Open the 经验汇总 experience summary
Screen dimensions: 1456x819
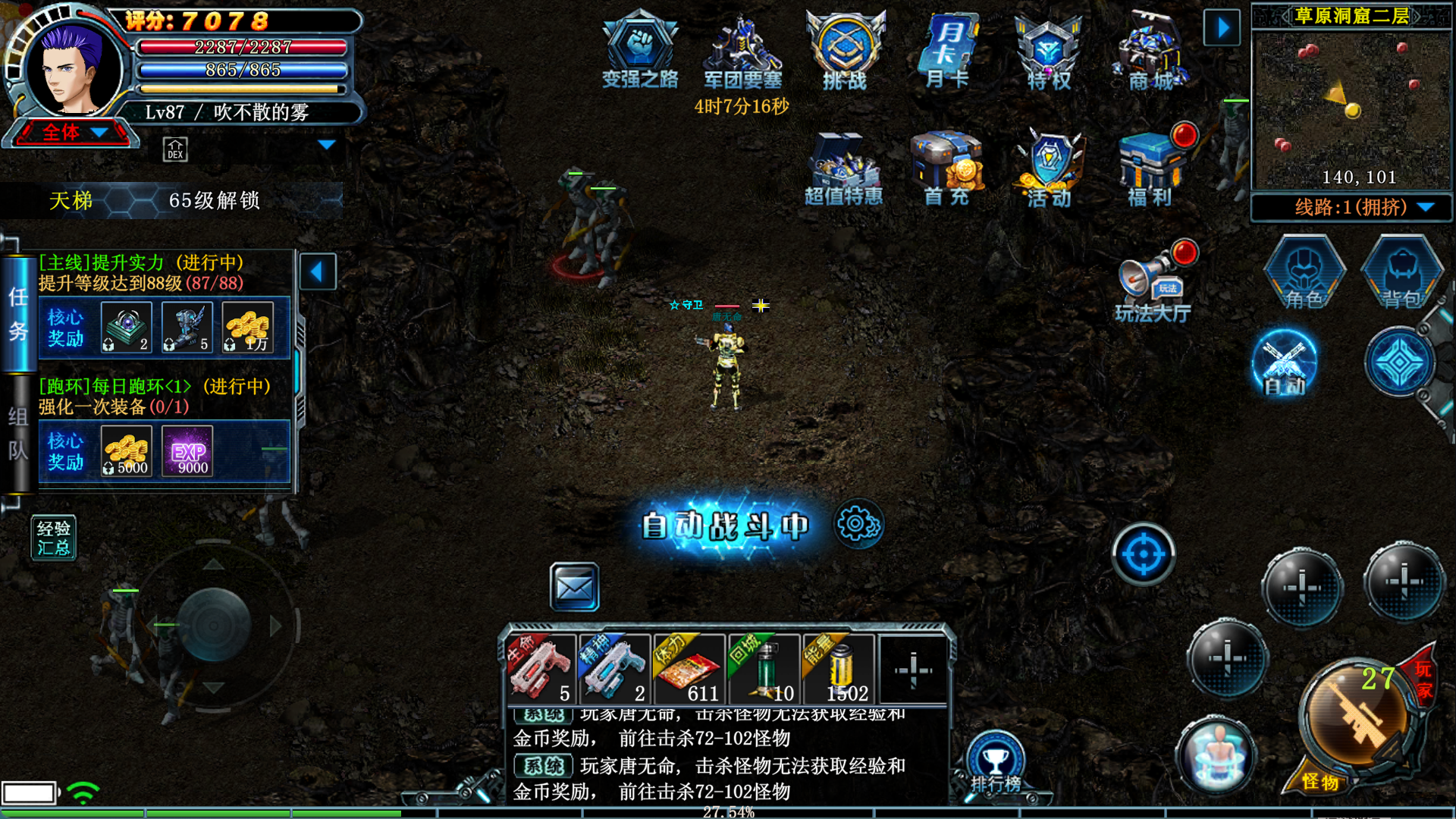tap(53, 538)
